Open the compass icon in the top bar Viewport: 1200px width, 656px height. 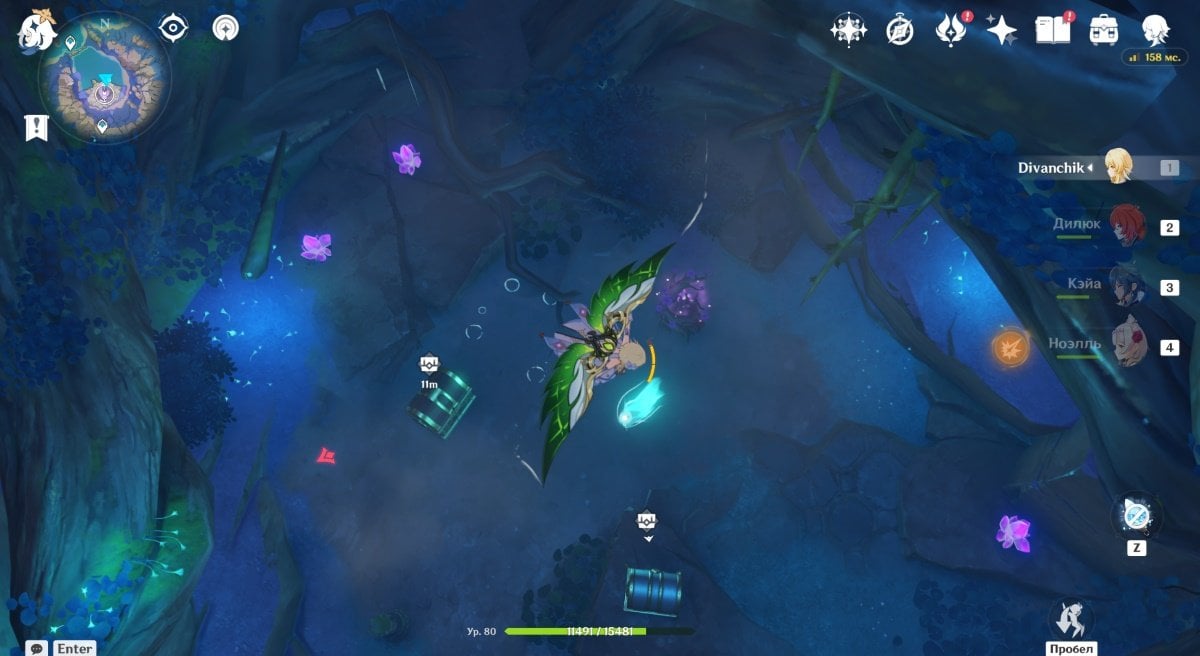[900, 30]
